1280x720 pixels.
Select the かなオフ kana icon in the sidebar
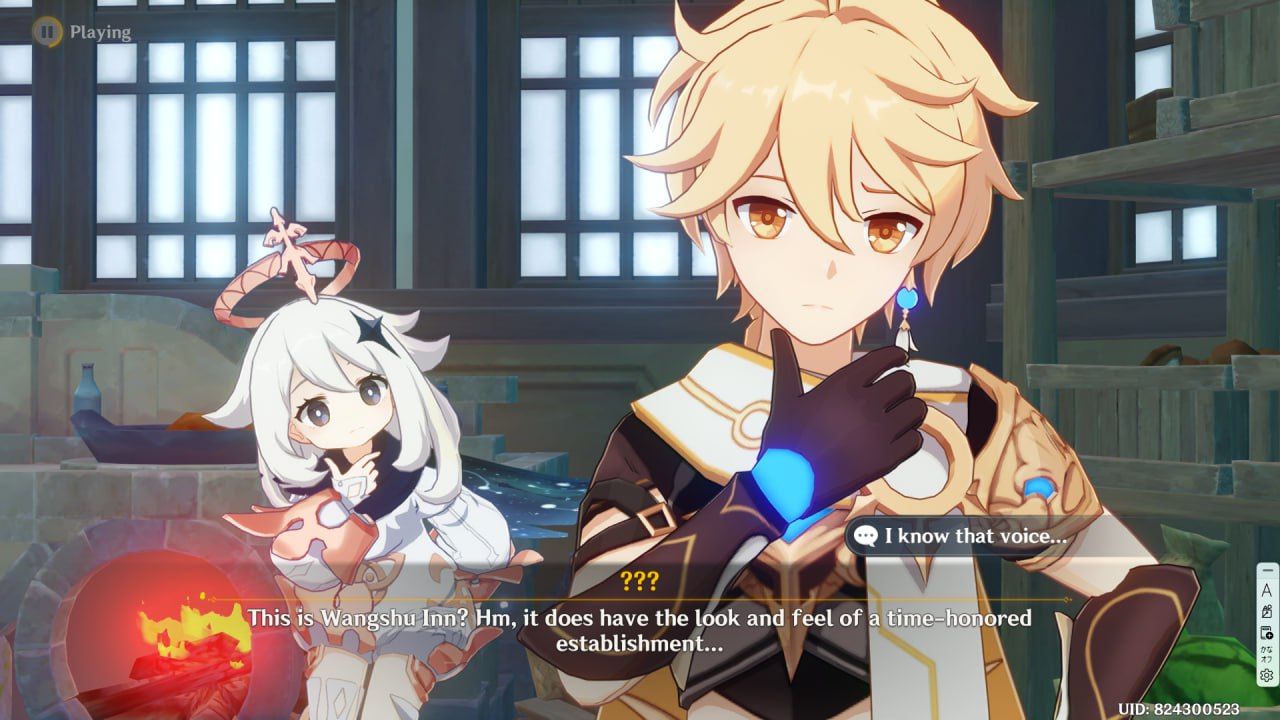point(1265,651)
